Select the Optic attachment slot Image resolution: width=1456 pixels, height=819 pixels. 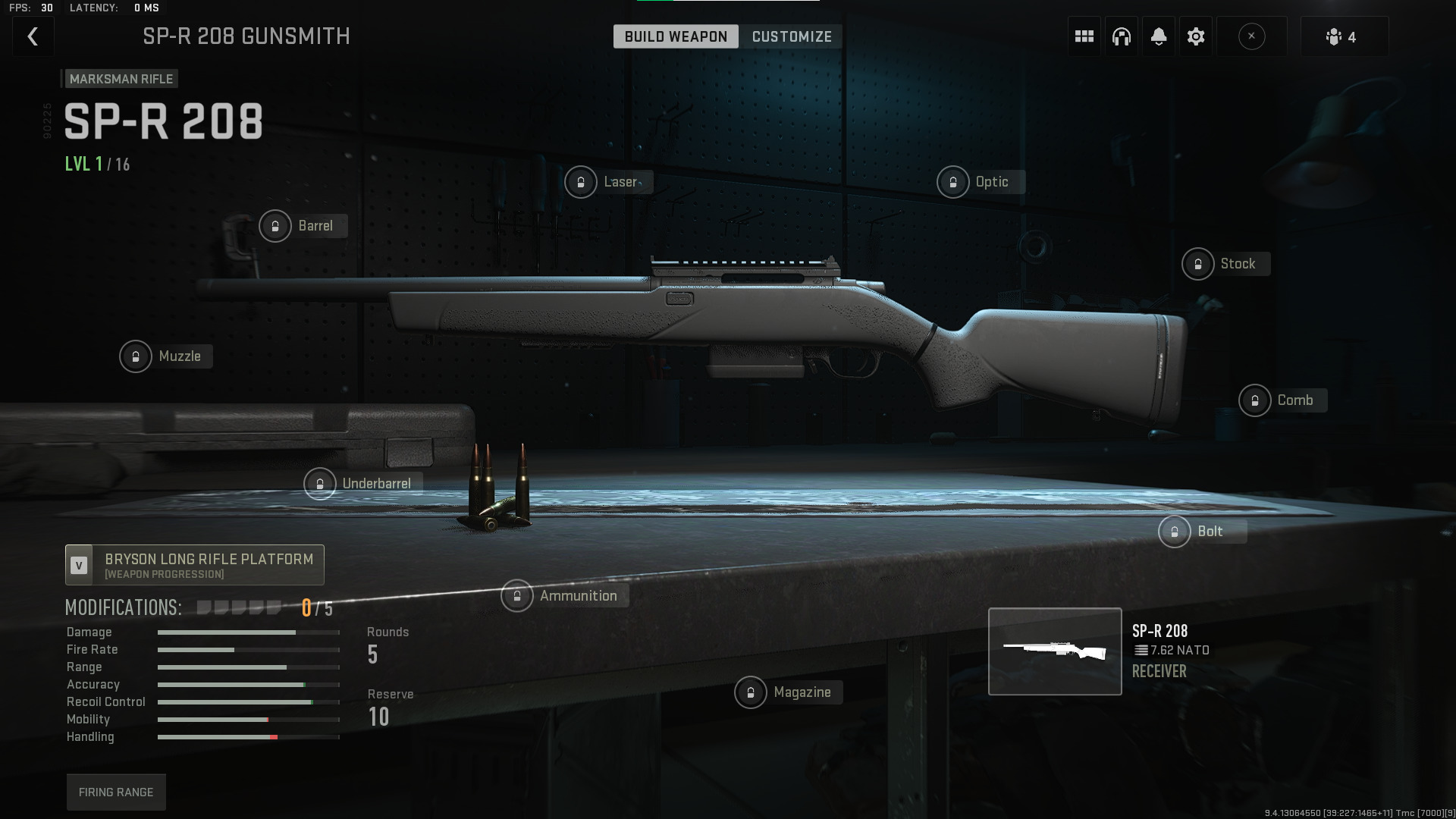[x=980, y=182]
